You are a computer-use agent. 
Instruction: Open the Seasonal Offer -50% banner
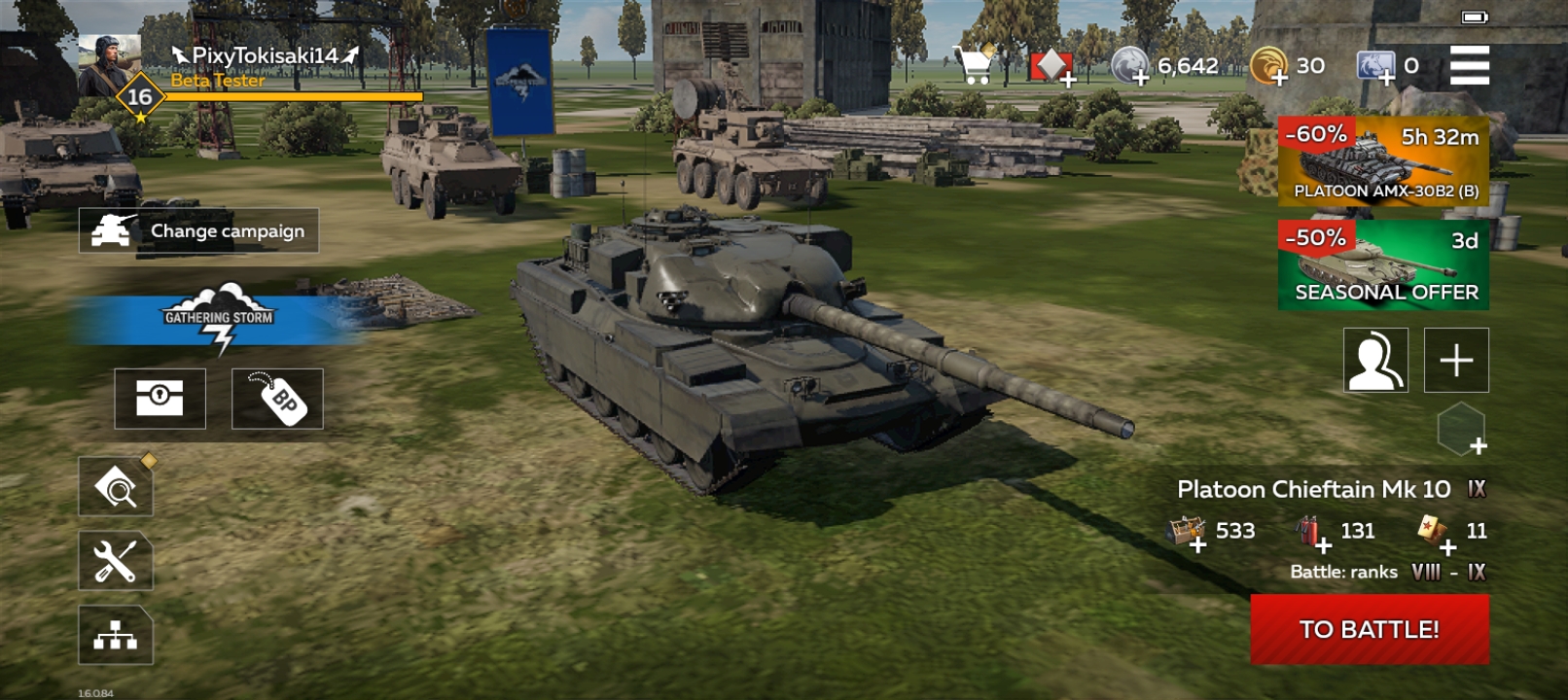click(x=1377, y=263)
